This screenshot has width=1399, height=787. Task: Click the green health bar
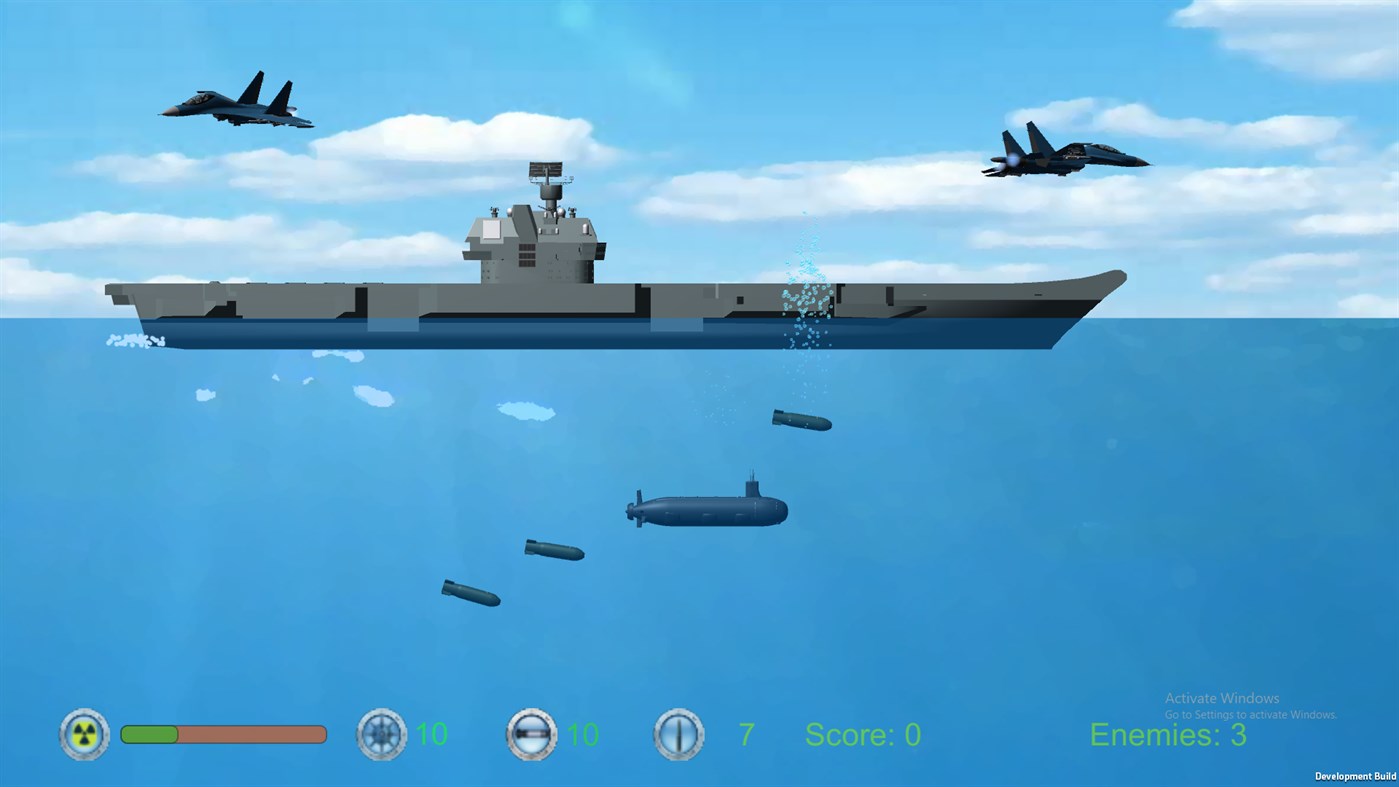[x=150, y=734]
